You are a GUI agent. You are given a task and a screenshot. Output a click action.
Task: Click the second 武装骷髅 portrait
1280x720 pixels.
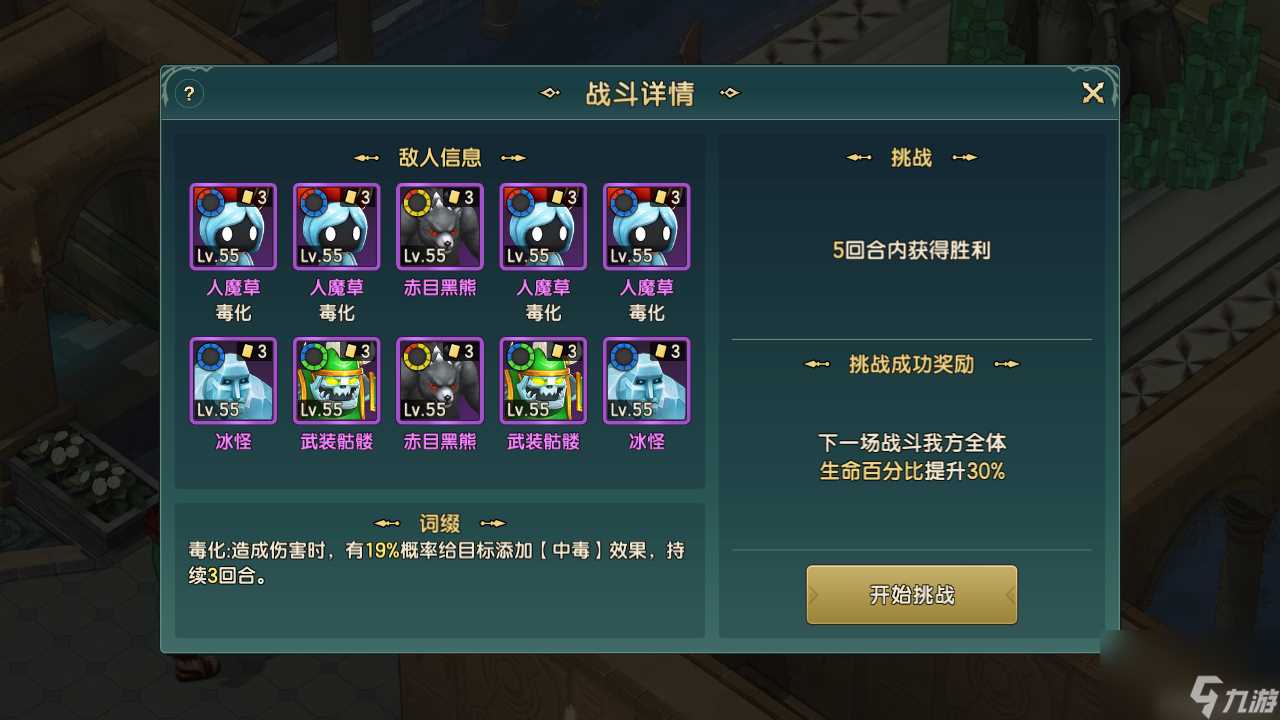[543, 380]
